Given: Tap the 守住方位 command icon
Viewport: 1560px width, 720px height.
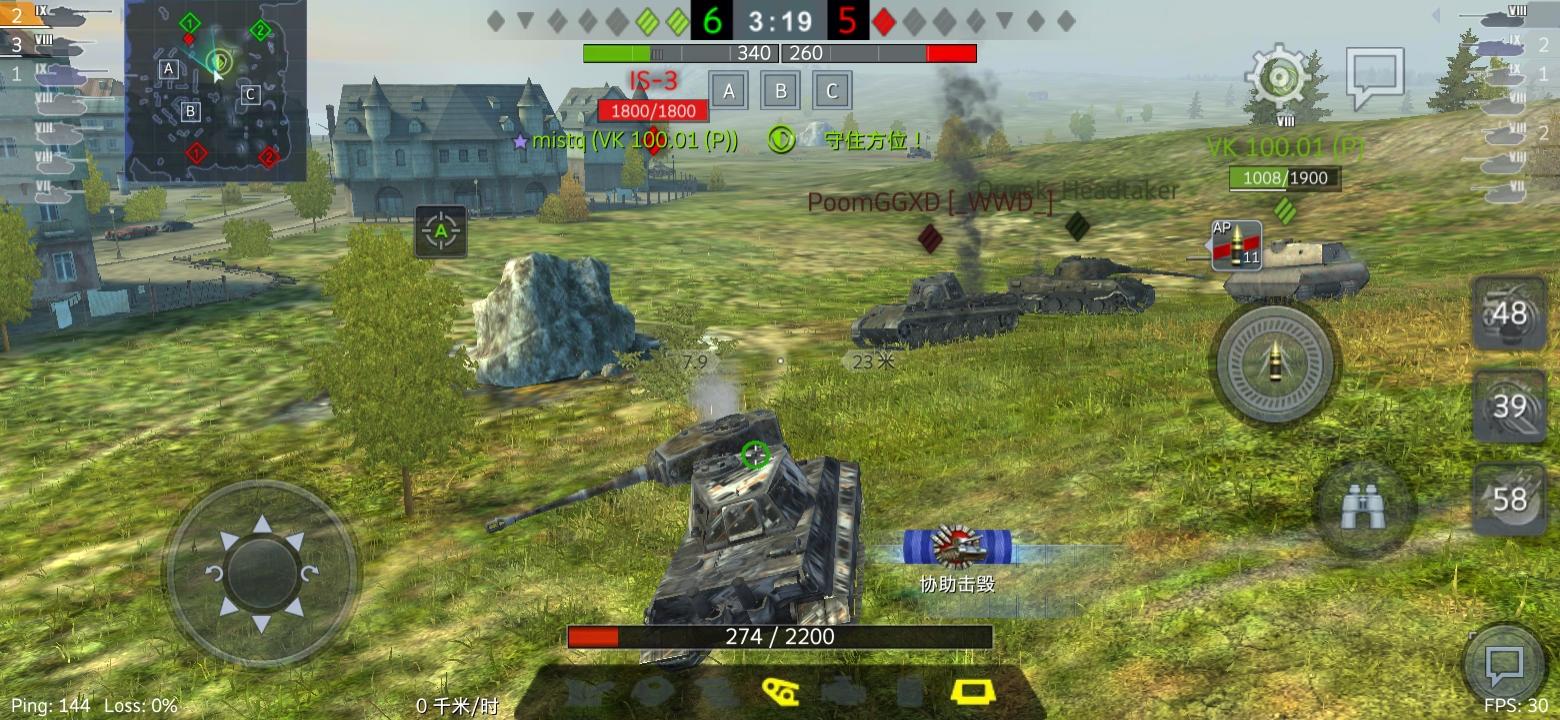Looking at the screenshot, I should tap(781, 139).
